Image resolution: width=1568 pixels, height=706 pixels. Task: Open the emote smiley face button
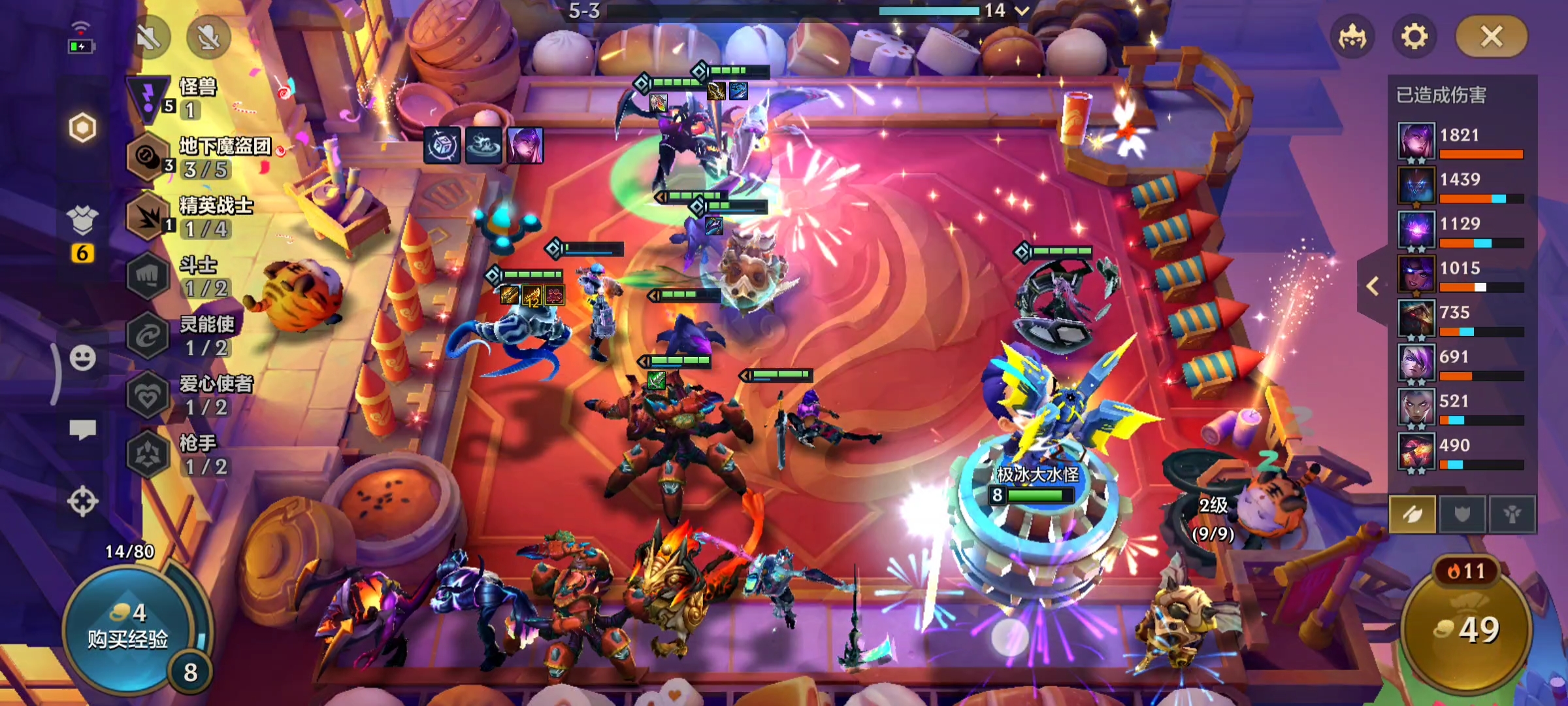coord(83,358)
